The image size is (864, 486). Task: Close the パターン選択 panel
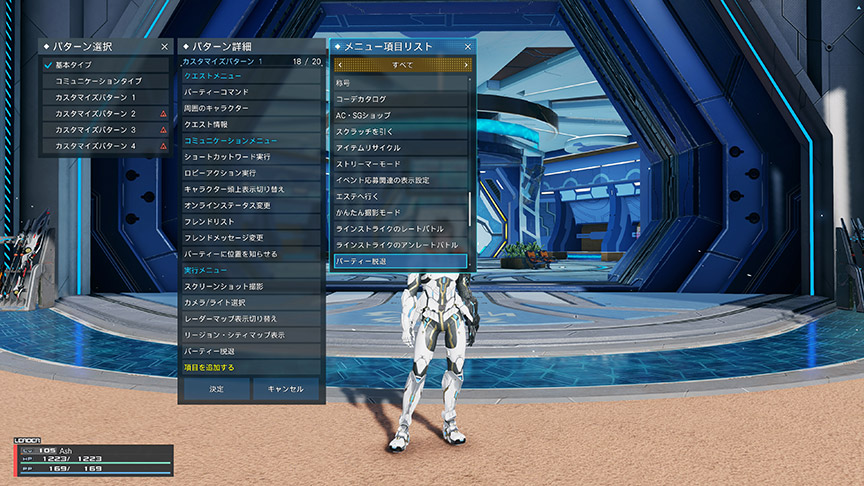point(164,46)
